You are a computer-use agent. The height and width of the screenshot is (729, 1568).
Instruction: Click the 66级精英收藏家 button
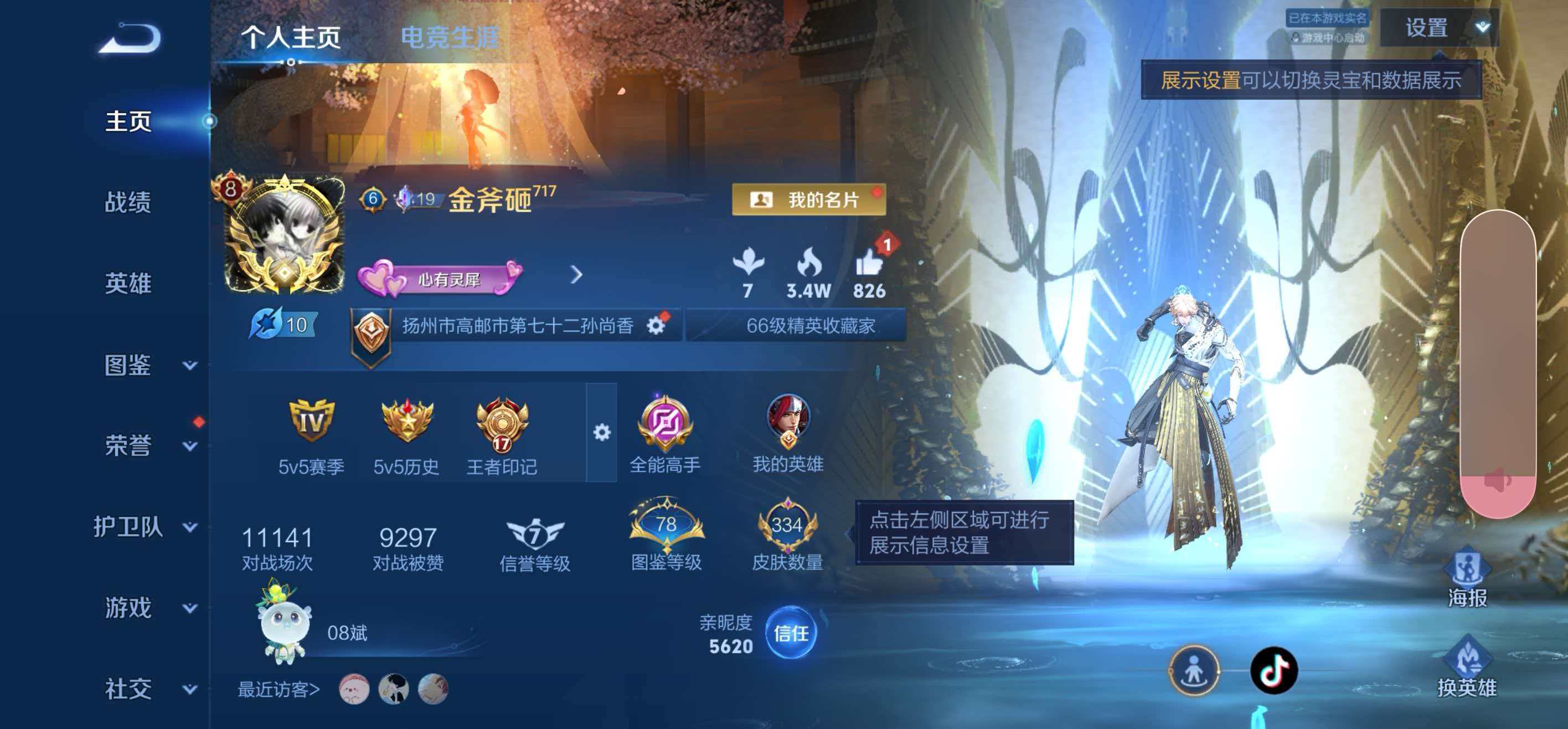coord(797,325)
